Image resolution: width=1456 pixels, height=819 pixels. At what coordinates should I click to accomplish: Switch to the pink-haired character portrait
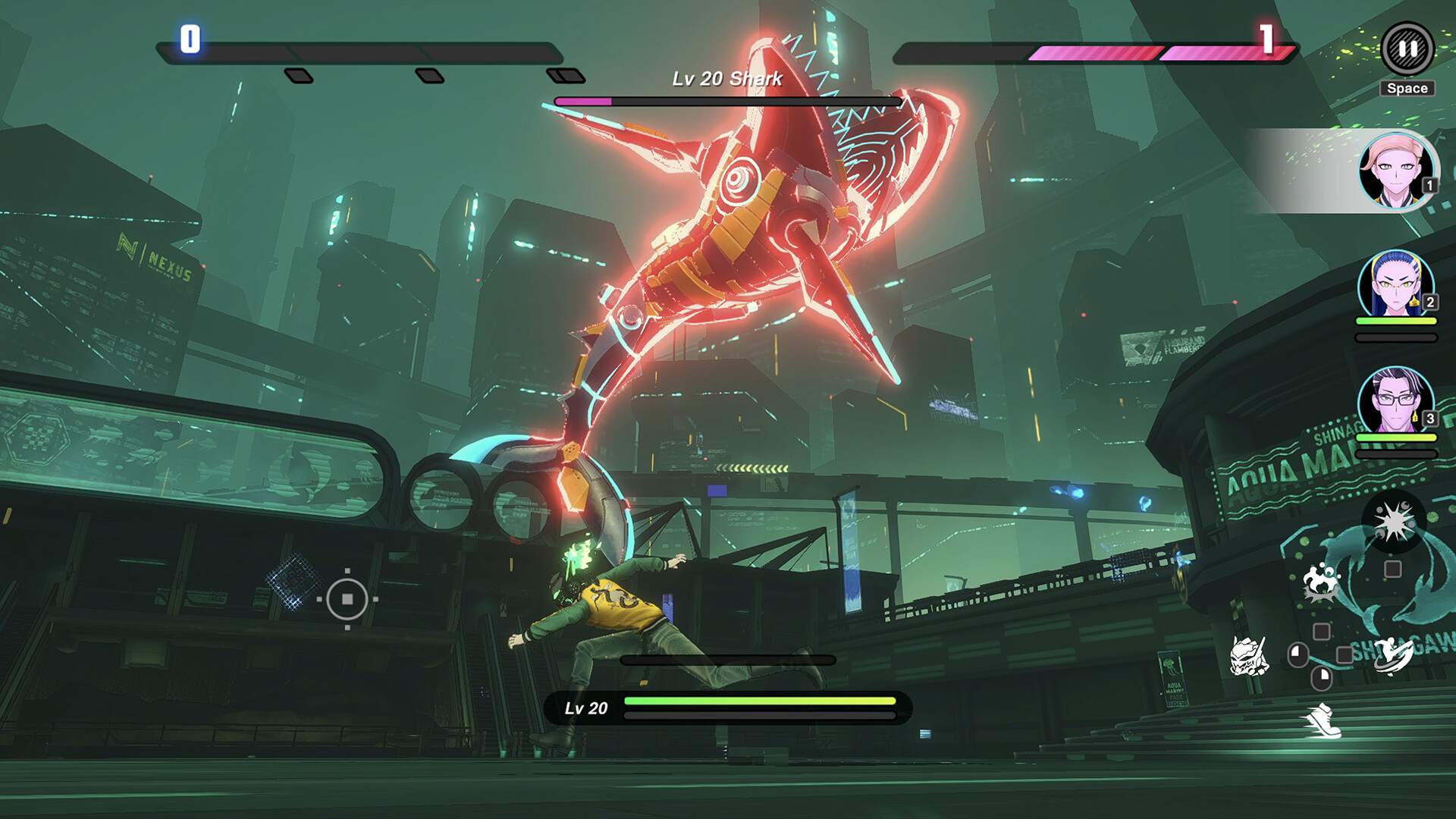pos(1396,171)
